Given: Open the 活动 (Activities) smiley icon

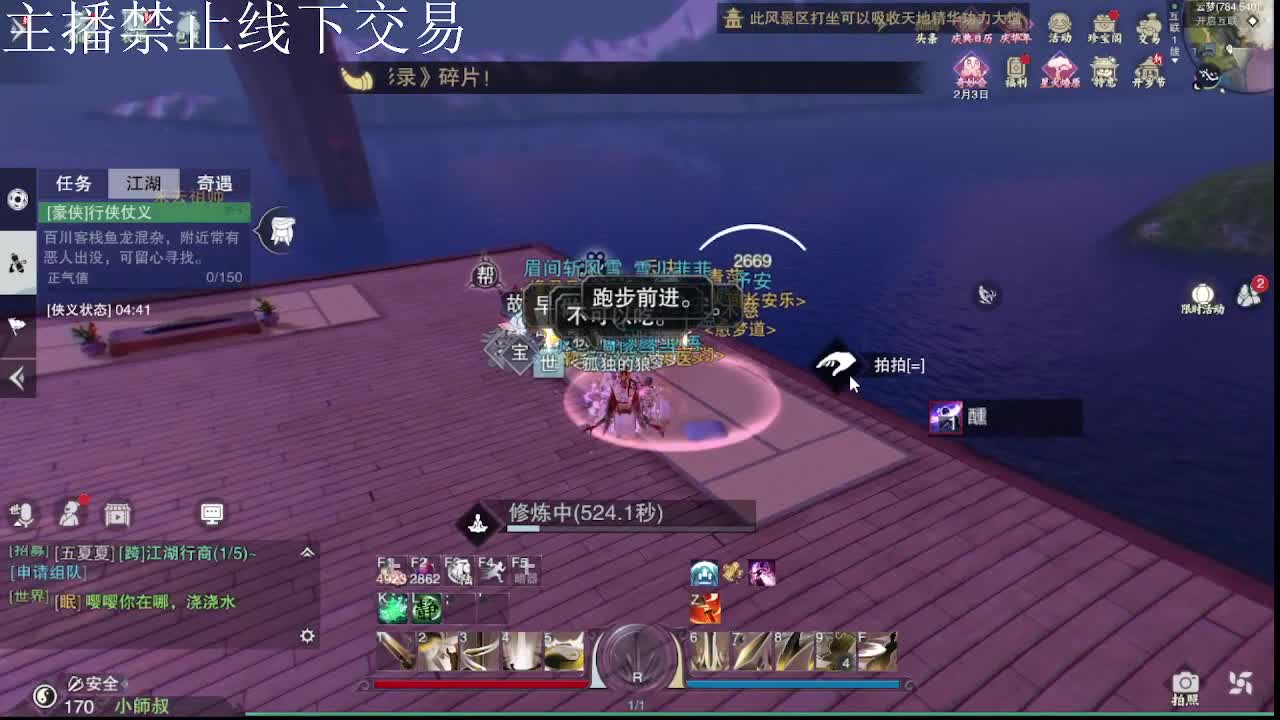Looking at the screenshot, I should tap(1060, 25).
